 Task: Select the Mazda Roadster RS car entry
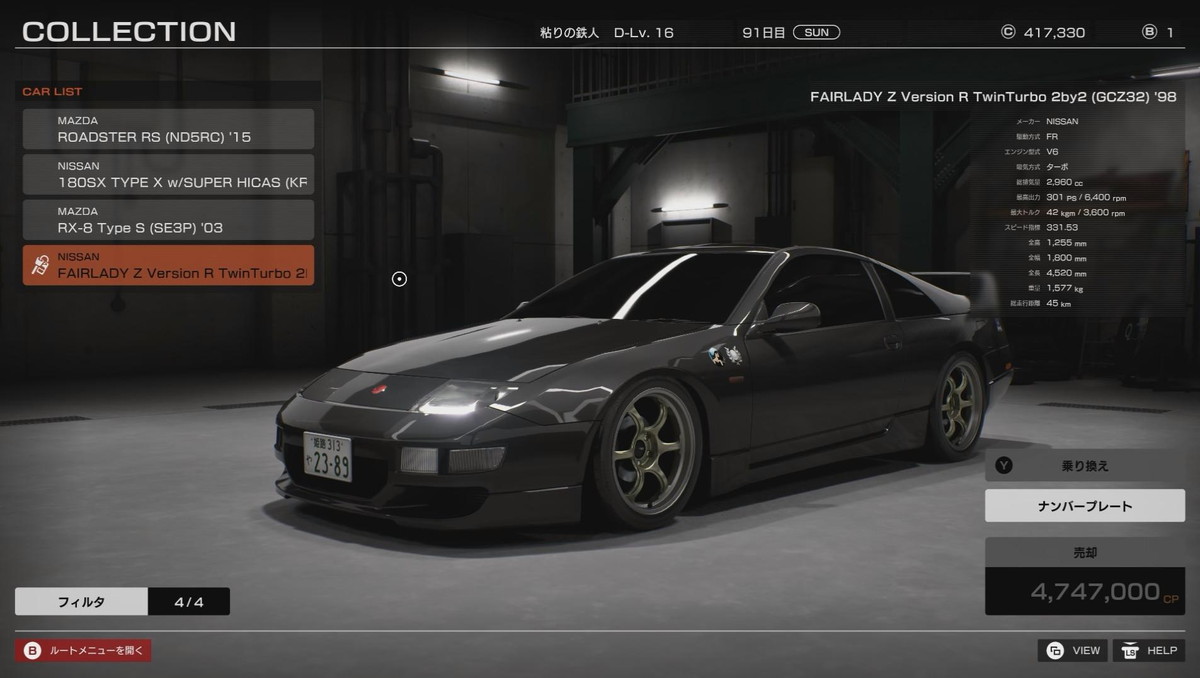tap(168, 129)
